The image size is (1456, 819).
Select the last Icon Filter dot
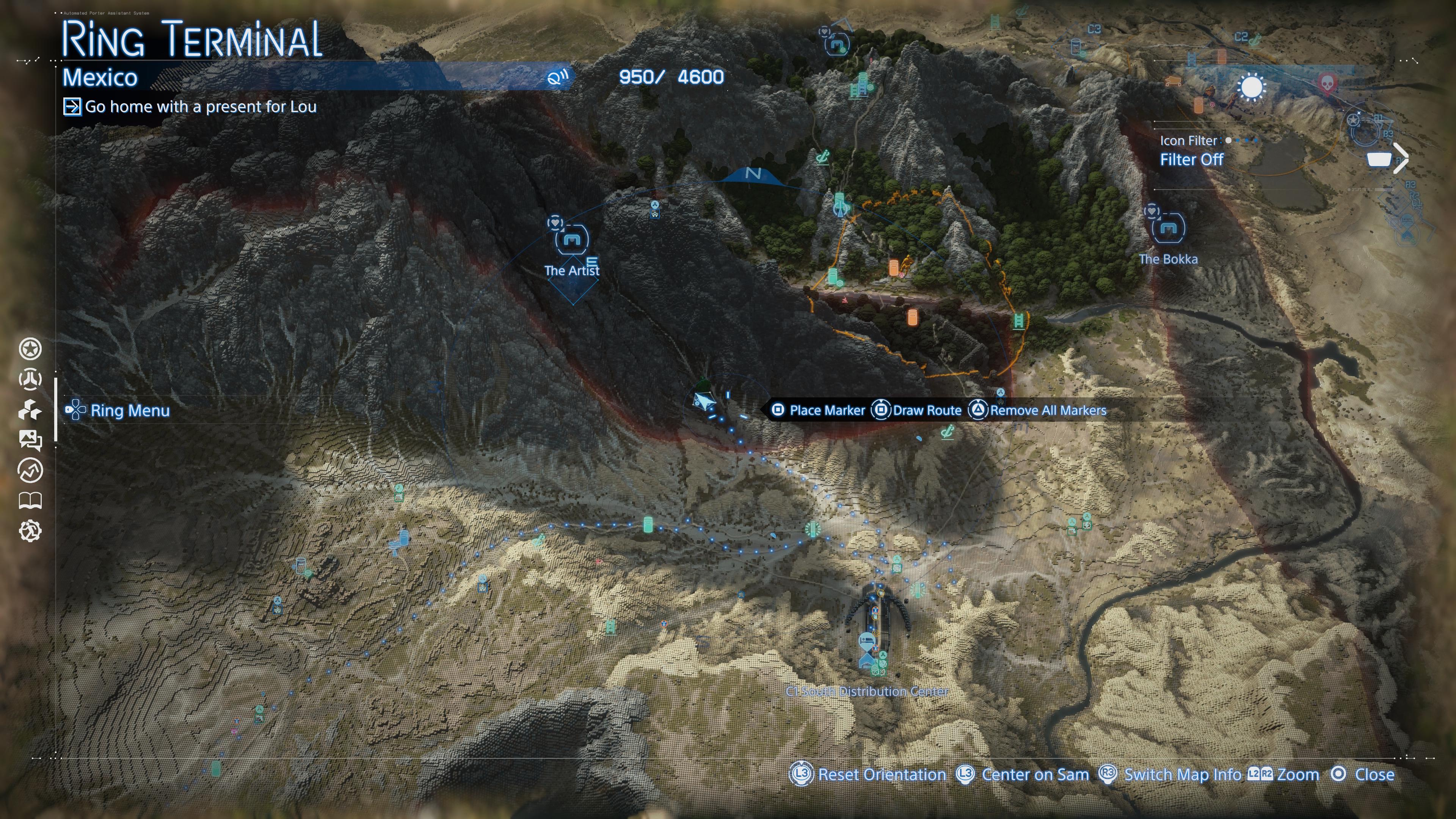coord(1257,141)
